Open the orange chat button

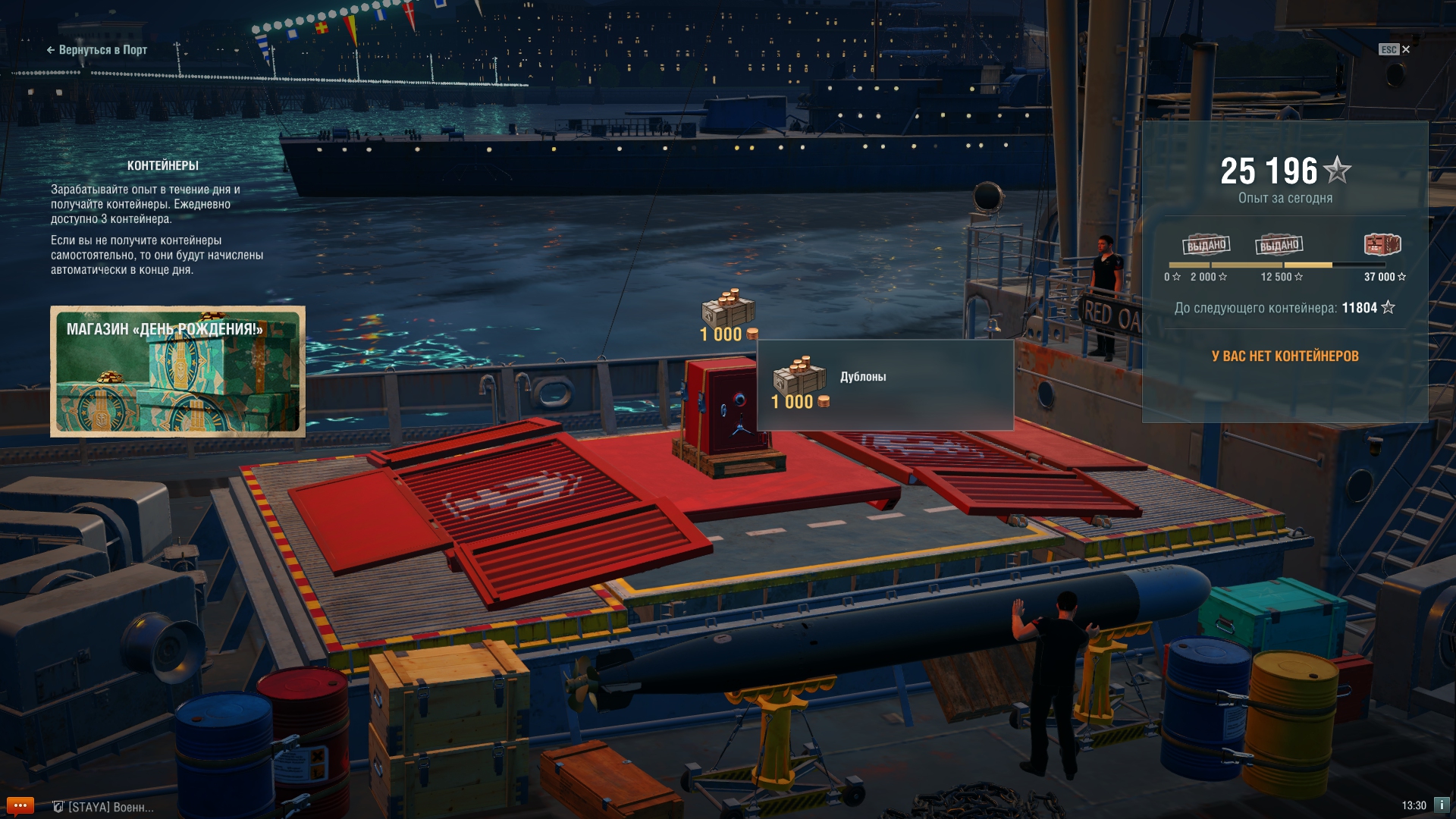click(20, 805)
